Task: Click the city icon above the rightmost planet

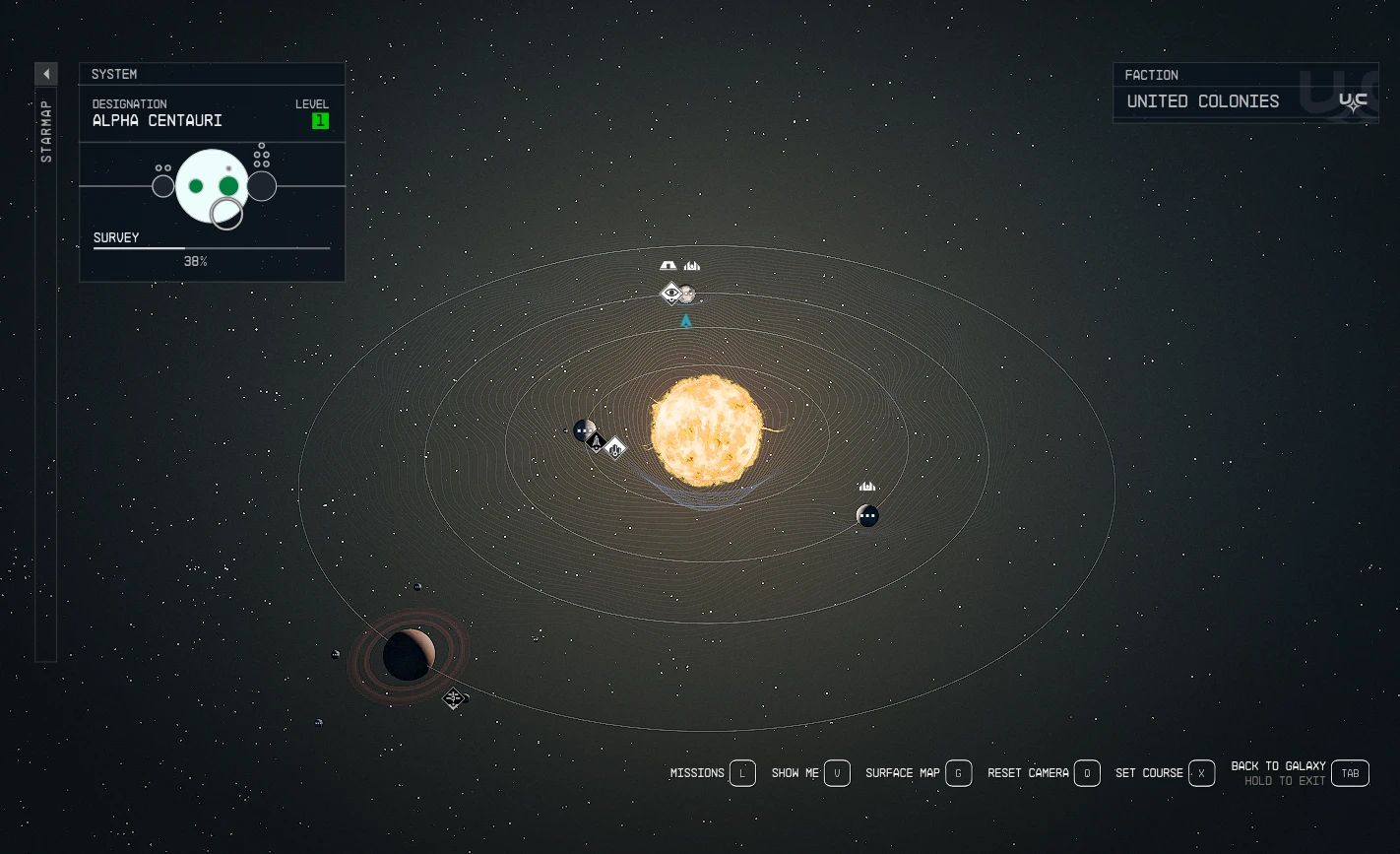Action: 866,485
